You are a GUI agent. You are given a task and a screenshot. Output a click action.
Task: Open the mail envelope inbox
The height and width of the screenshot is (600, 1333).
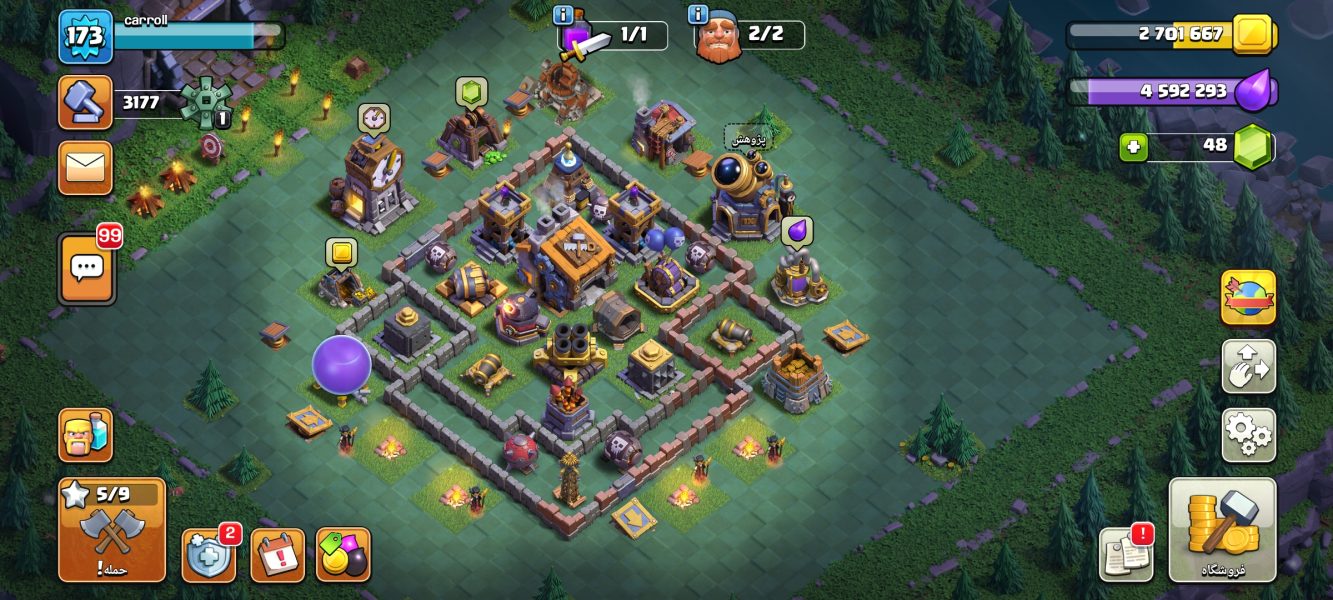coord(86,167)
